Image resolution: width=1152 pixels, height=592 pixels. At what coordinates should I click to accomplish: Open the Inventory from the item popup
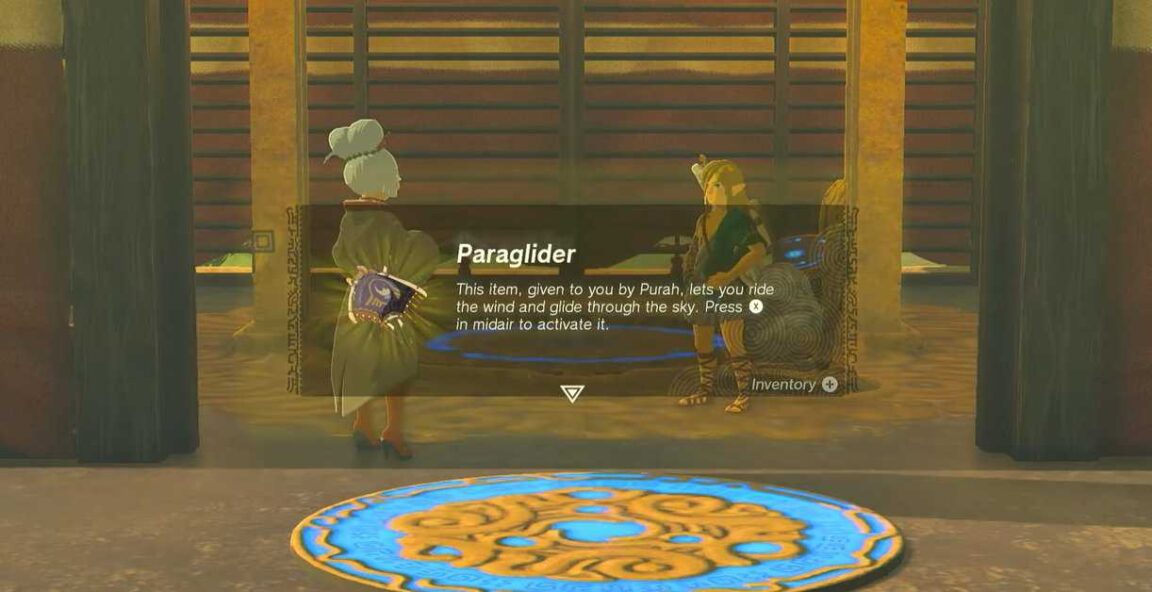pos(794,384)
